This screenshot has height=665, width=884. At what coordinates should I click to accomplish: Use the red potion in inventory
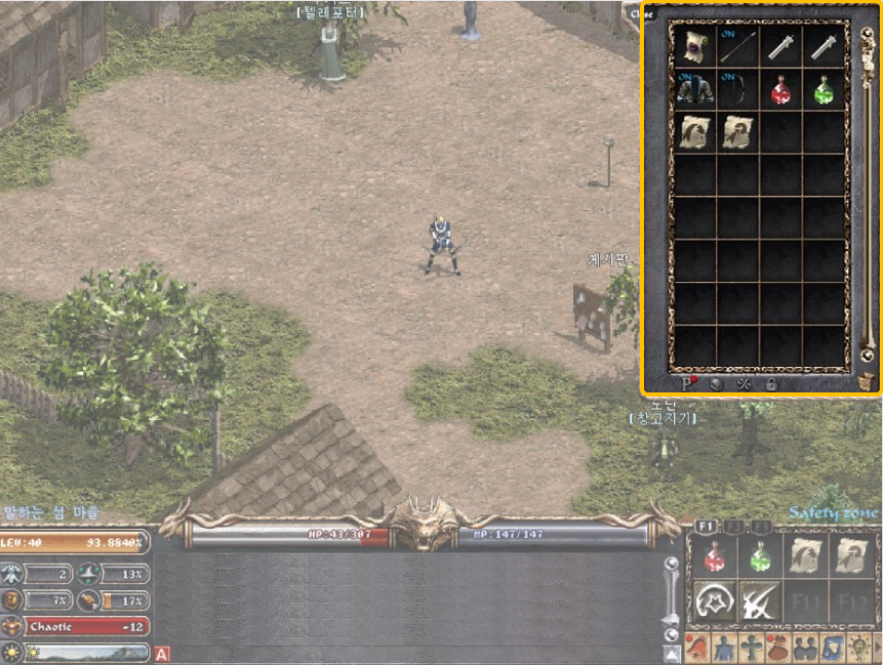point(782,90)
